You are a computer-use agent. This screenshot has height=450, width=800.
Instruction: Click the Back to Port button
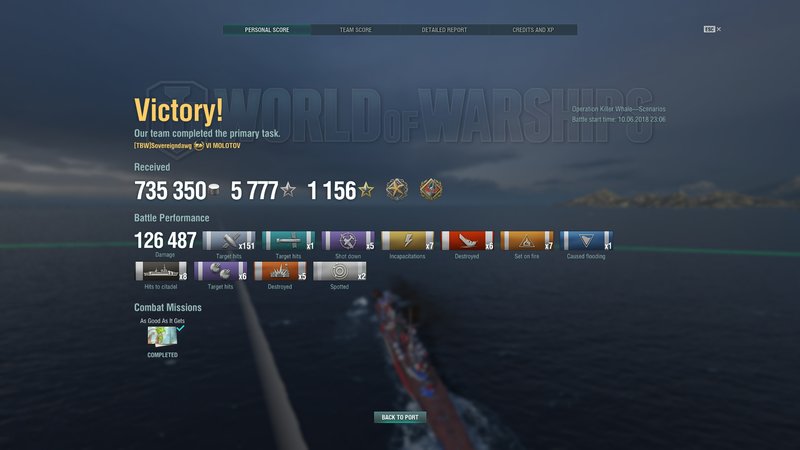click(400, 417)
